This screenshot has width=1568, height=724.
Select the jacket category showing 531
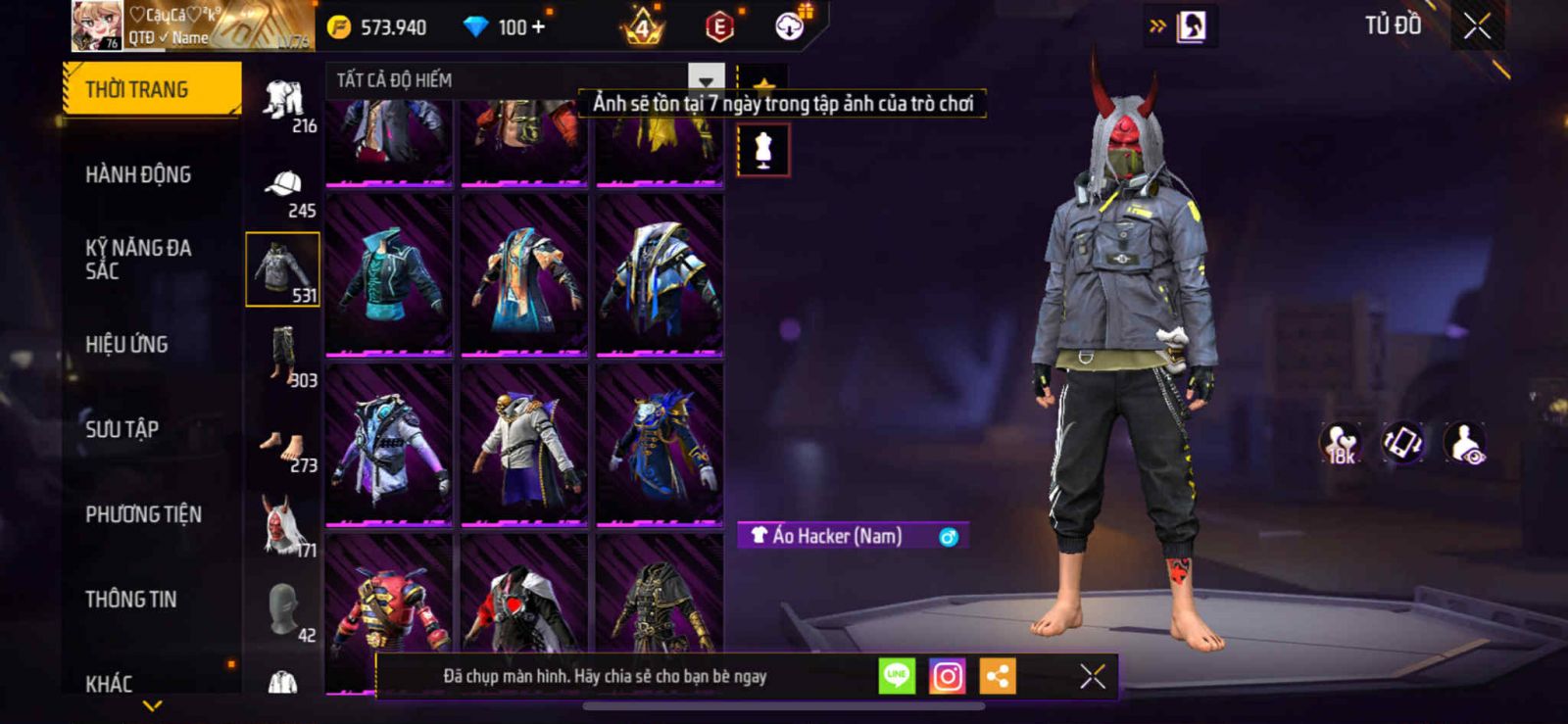tap(282, 269)
